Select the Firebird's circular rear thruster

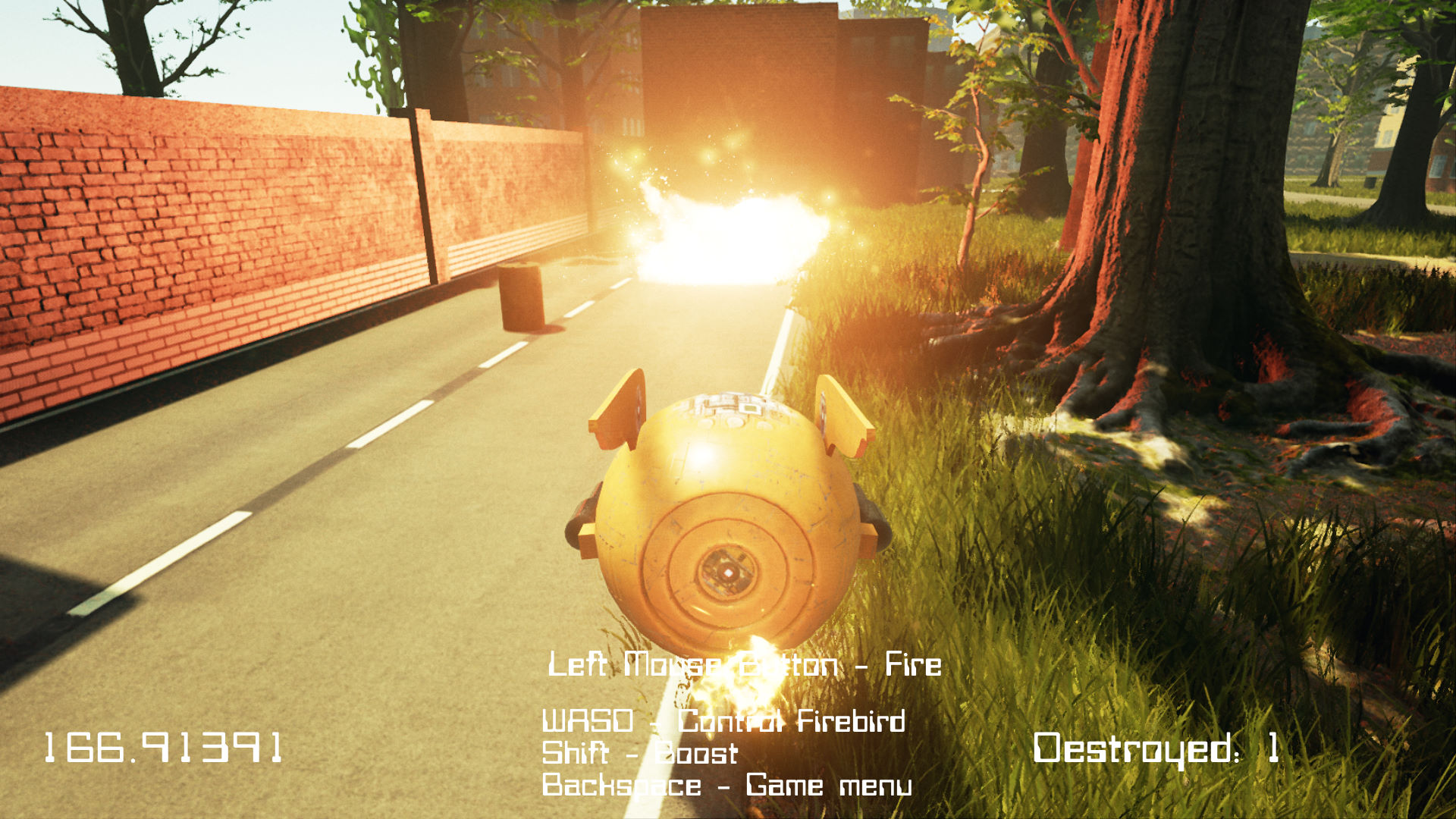coord(728,573)
